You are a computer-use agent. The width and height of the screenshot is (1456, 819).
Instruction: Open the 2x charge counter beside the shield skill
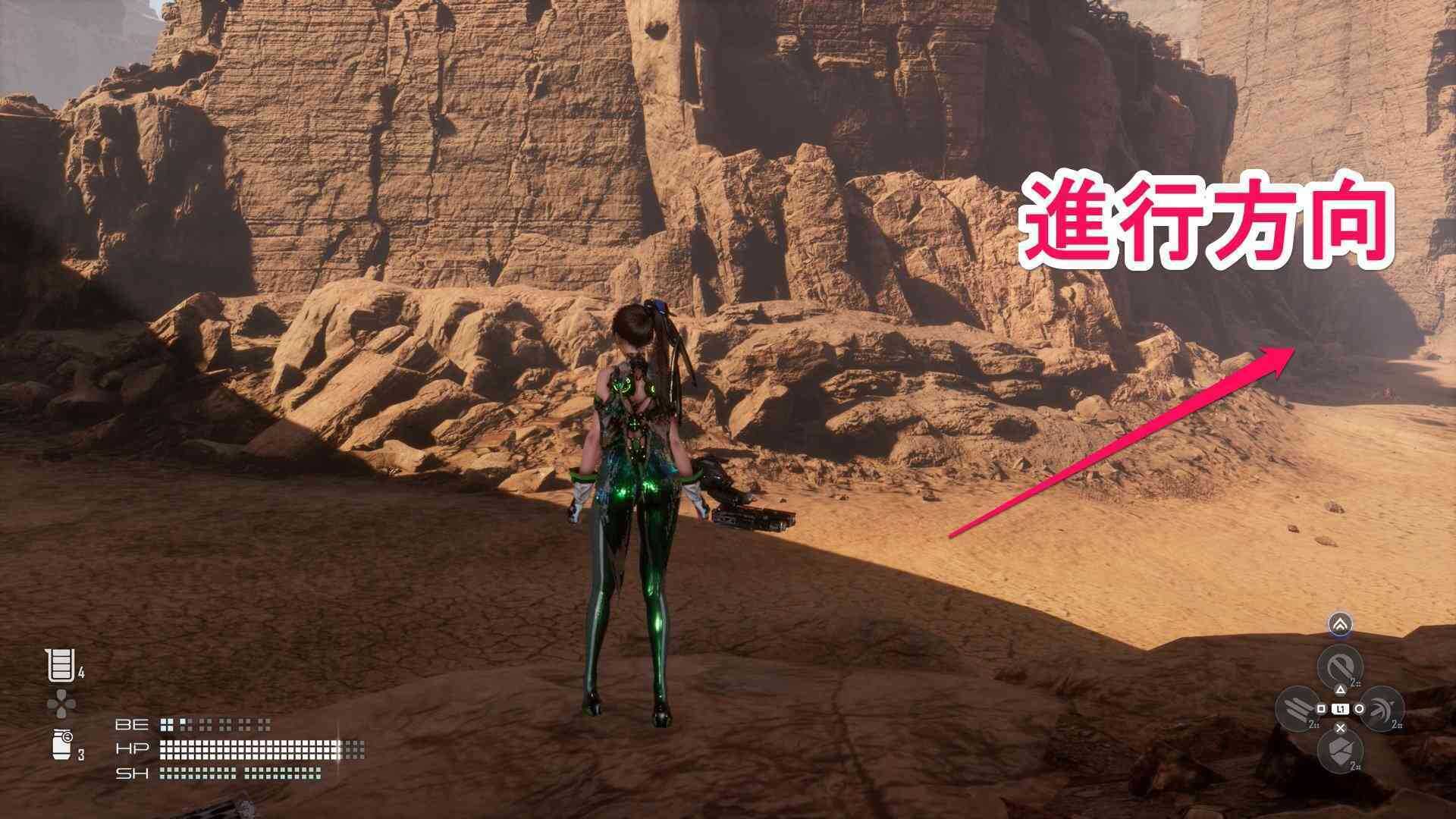click(1354, 766)
